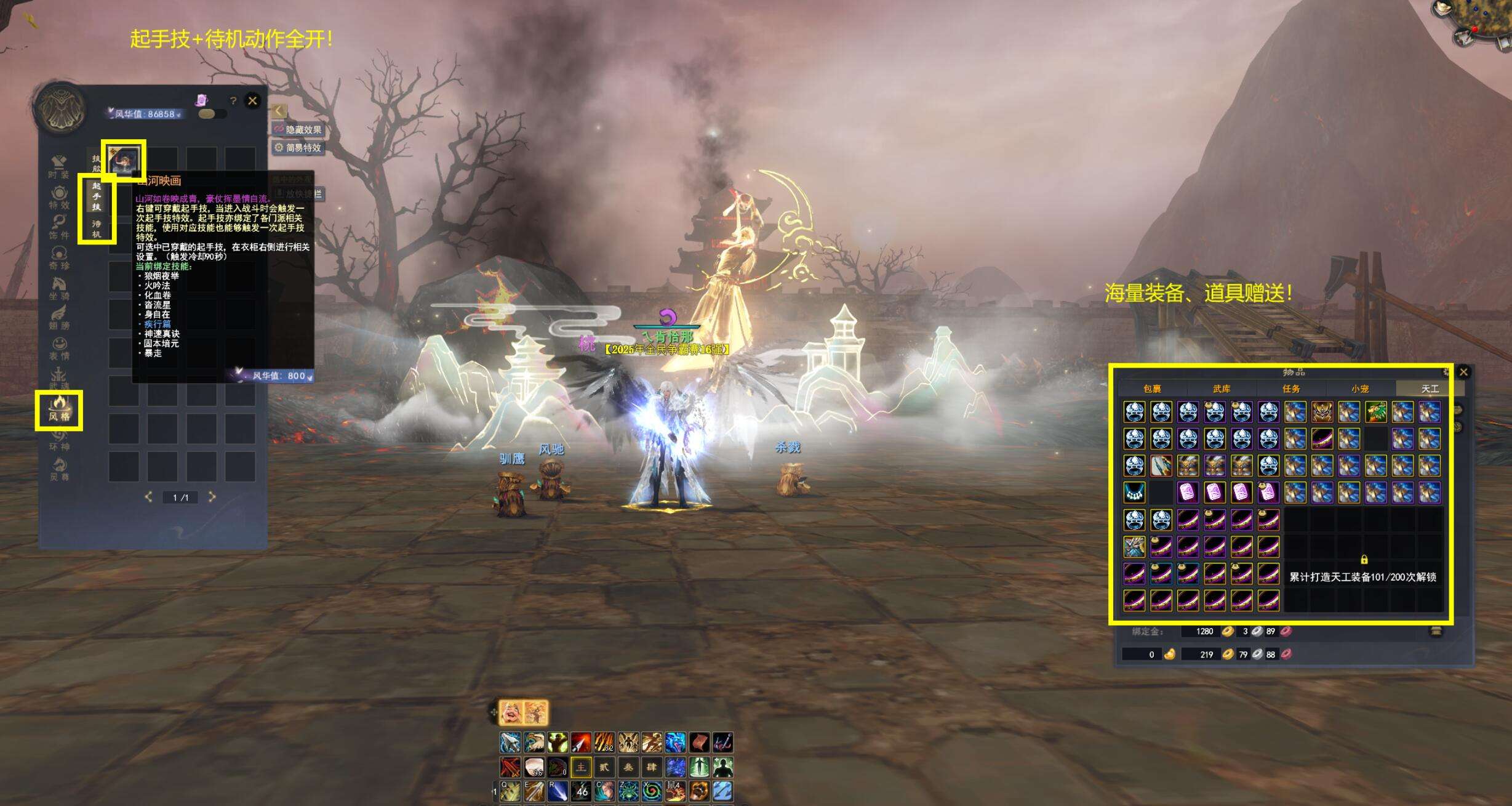Switch to the 小宠 pet tab
The image size is (1512, 806).
(1360, 389)
